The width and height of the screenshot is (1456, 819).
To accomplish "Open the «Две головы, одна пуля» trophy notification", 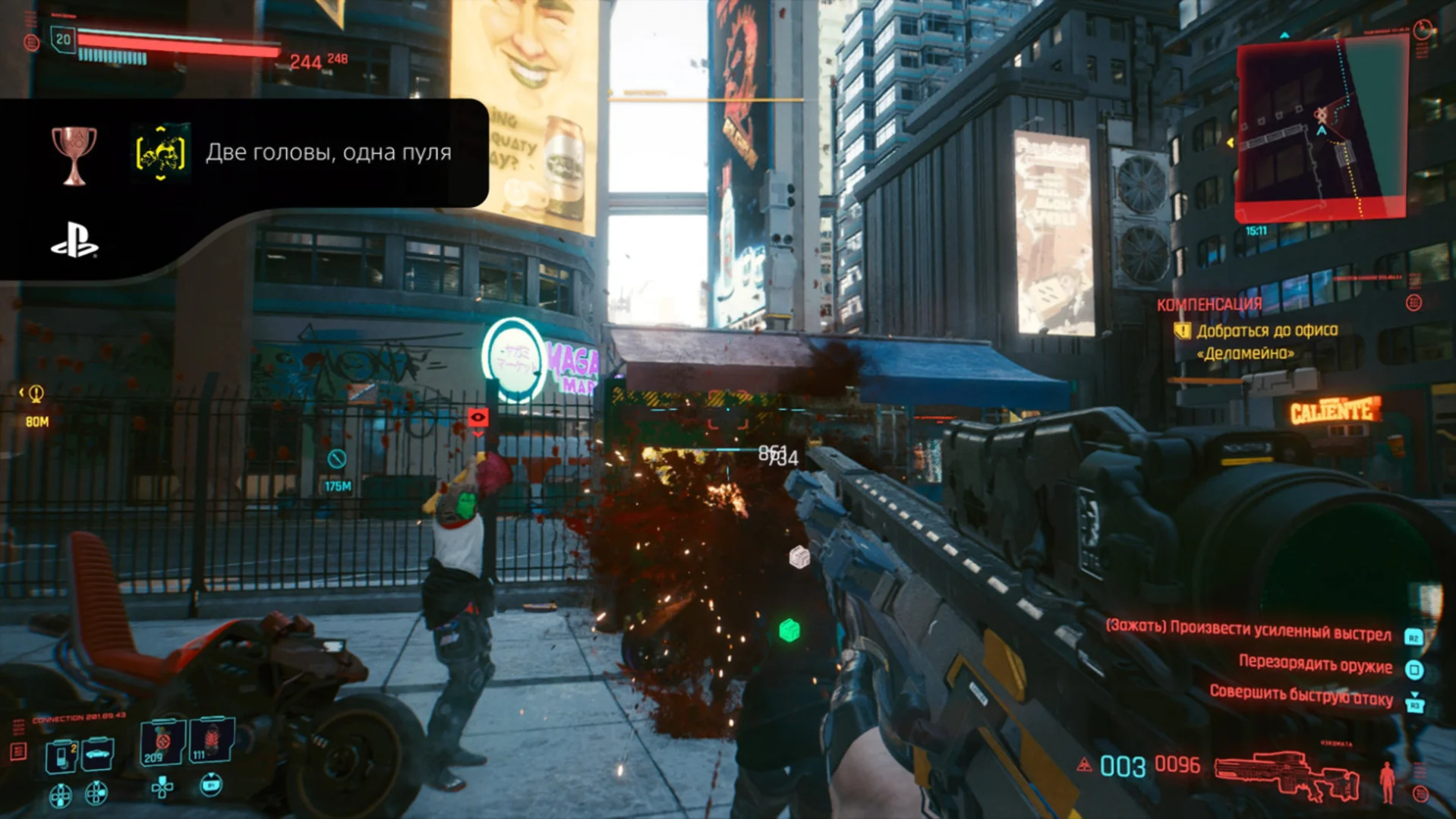I will pos(328,153).
